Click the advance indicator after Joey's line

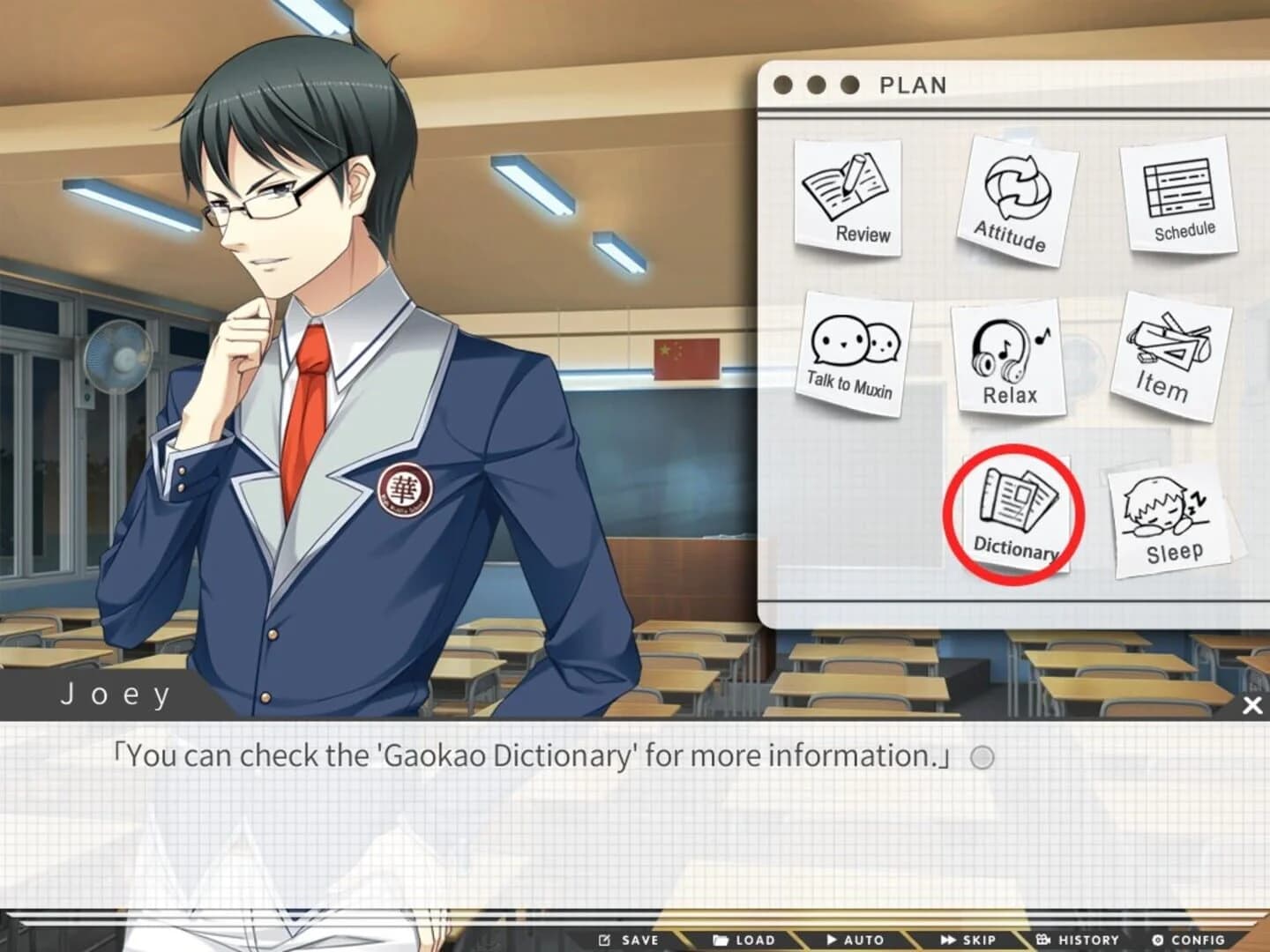pos(982,756)
